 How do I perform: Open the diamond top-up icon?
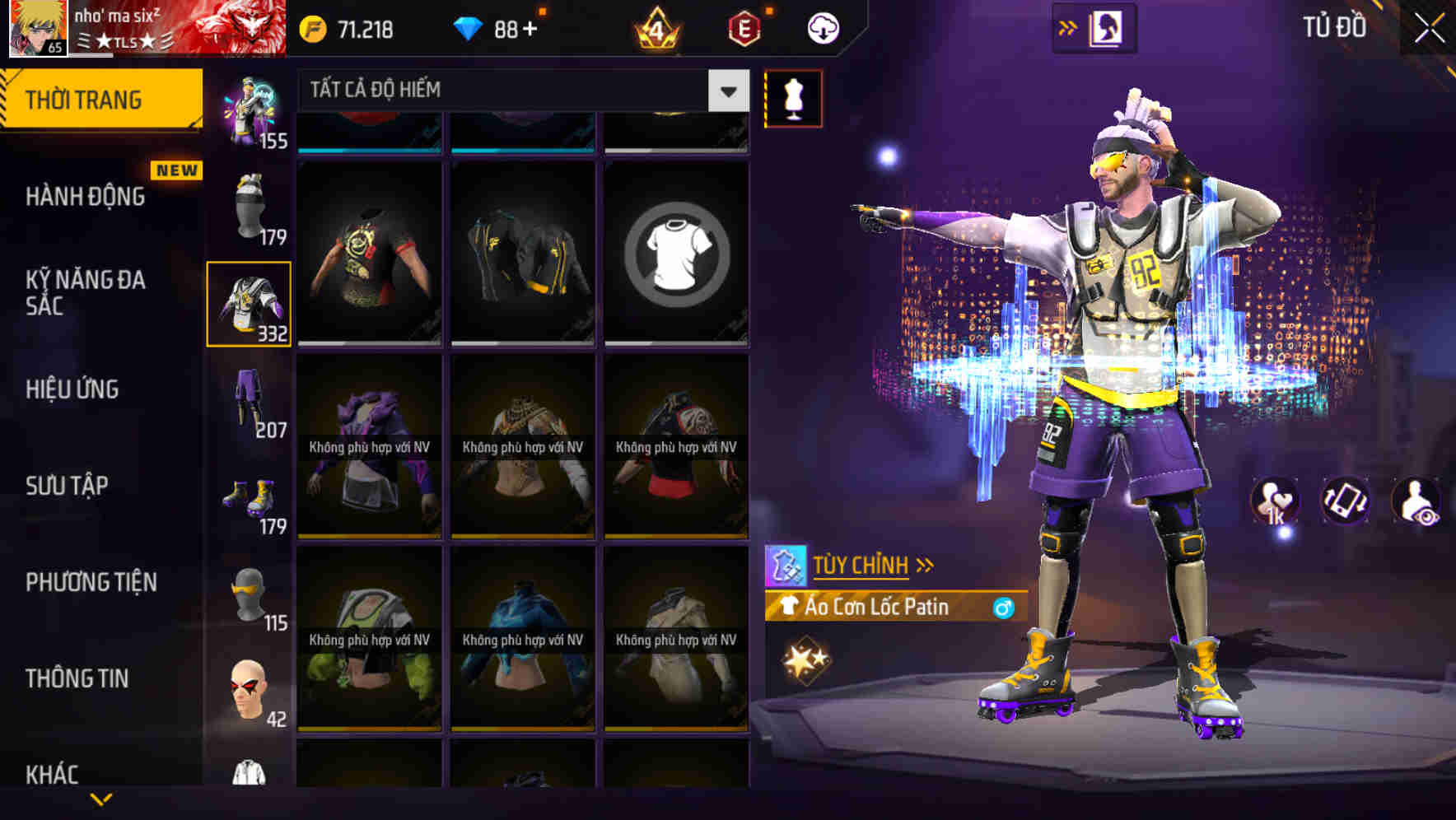coord(469,27)
